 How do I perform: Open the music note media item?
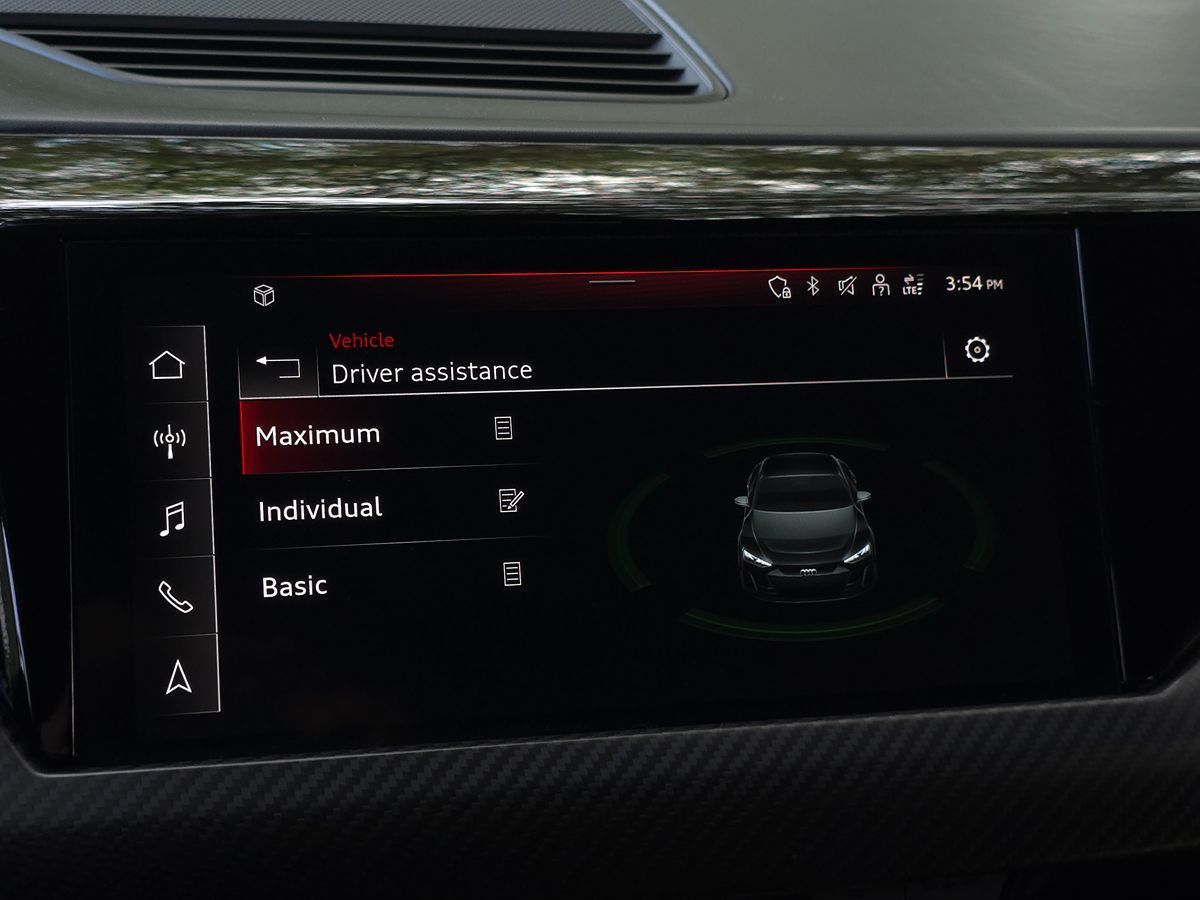point(172,518)
